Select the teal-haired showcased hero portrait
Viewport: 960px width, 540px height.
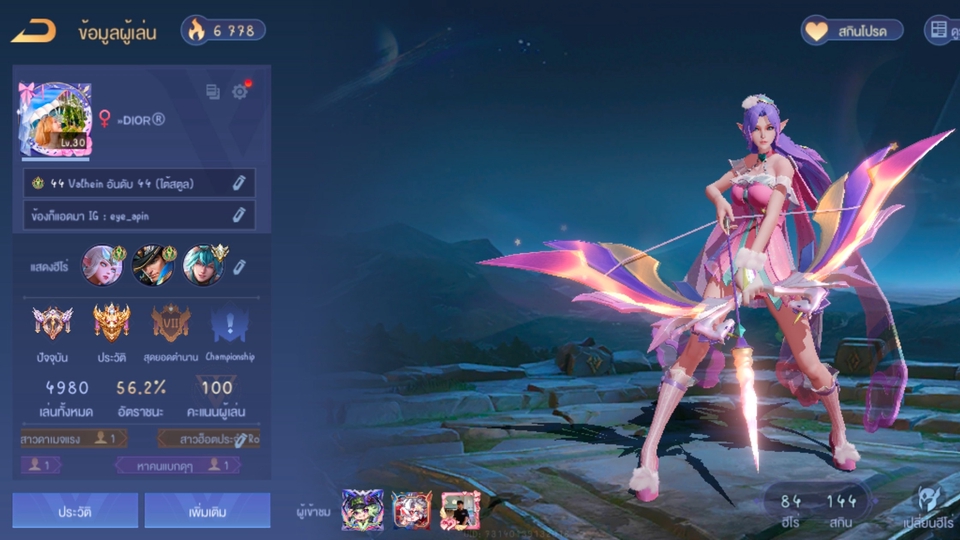pyautogui.click(x=204, y=265)
